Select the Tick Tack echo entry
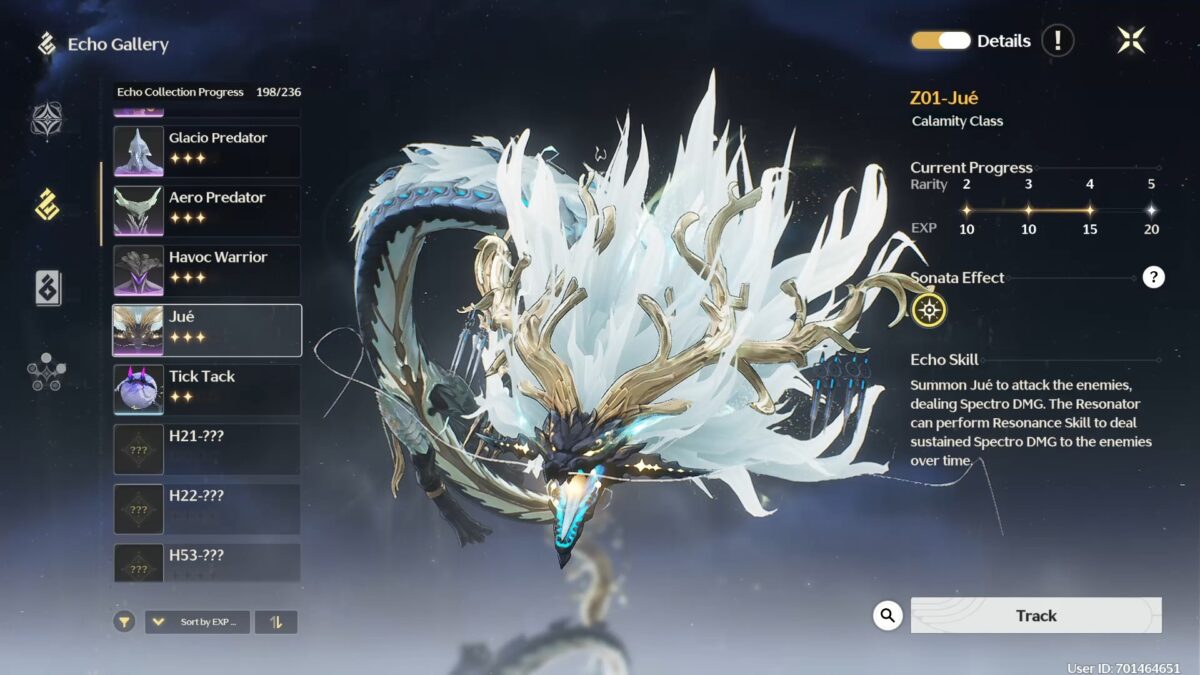 [207, 390]
